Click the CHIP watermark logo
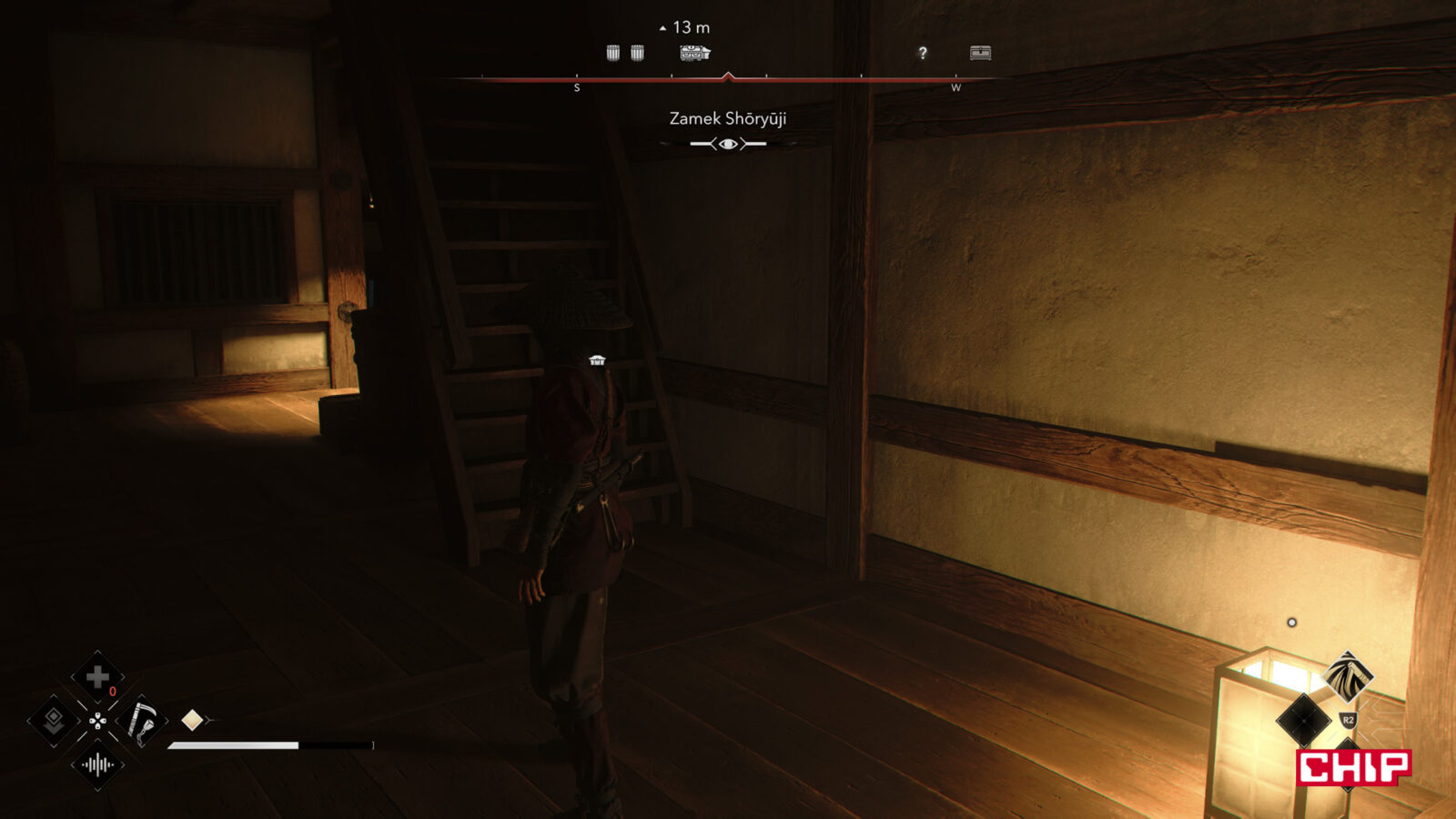The image size is (1456, 819). (x=1353, y=767)
